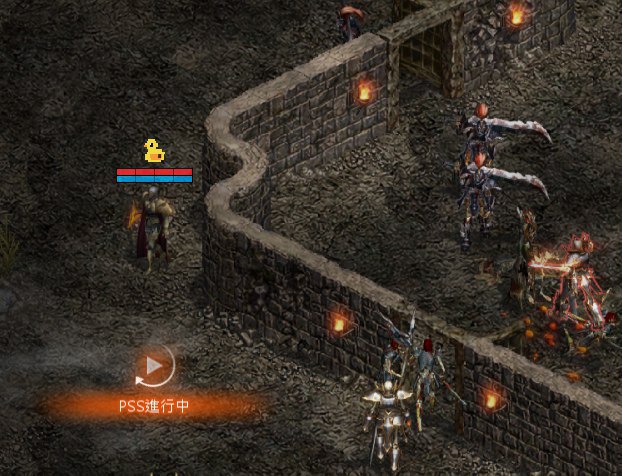Image resolution: width=622 pixels, height=476 pixels.
Task: Click the orange PSS進行中 status banner
Action: coord(154,406)
